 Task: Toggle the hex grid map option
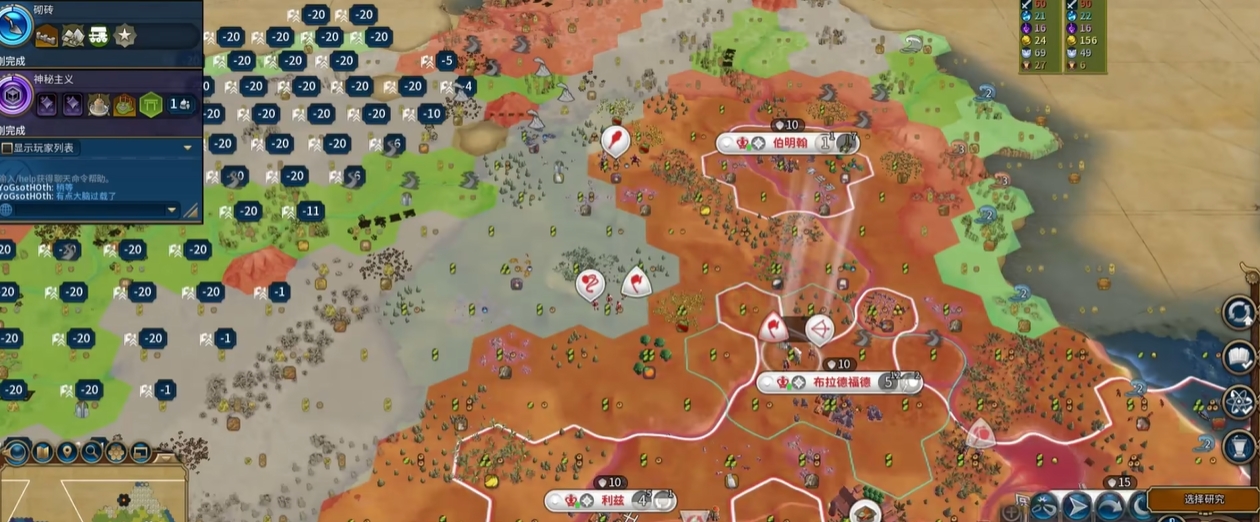click(116, 452)
